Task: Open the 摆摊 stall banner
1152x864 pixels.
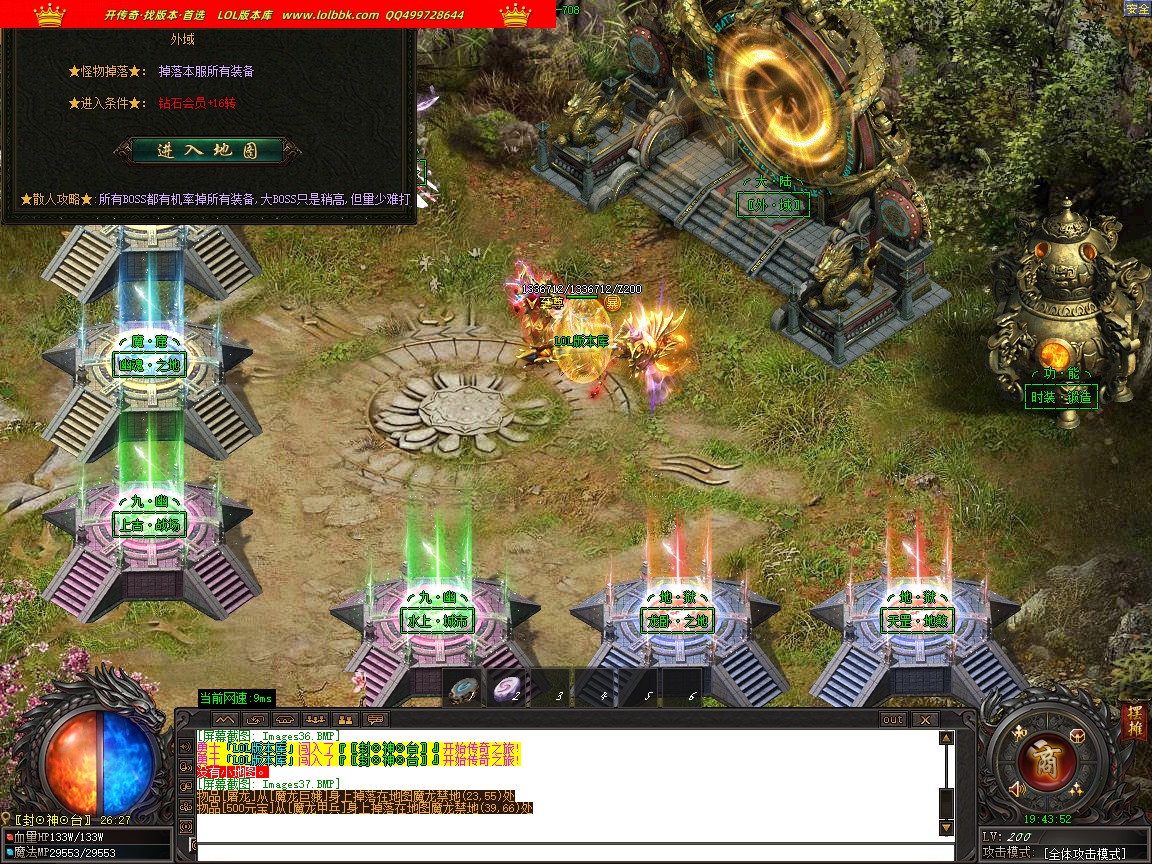Action: 1134,722
